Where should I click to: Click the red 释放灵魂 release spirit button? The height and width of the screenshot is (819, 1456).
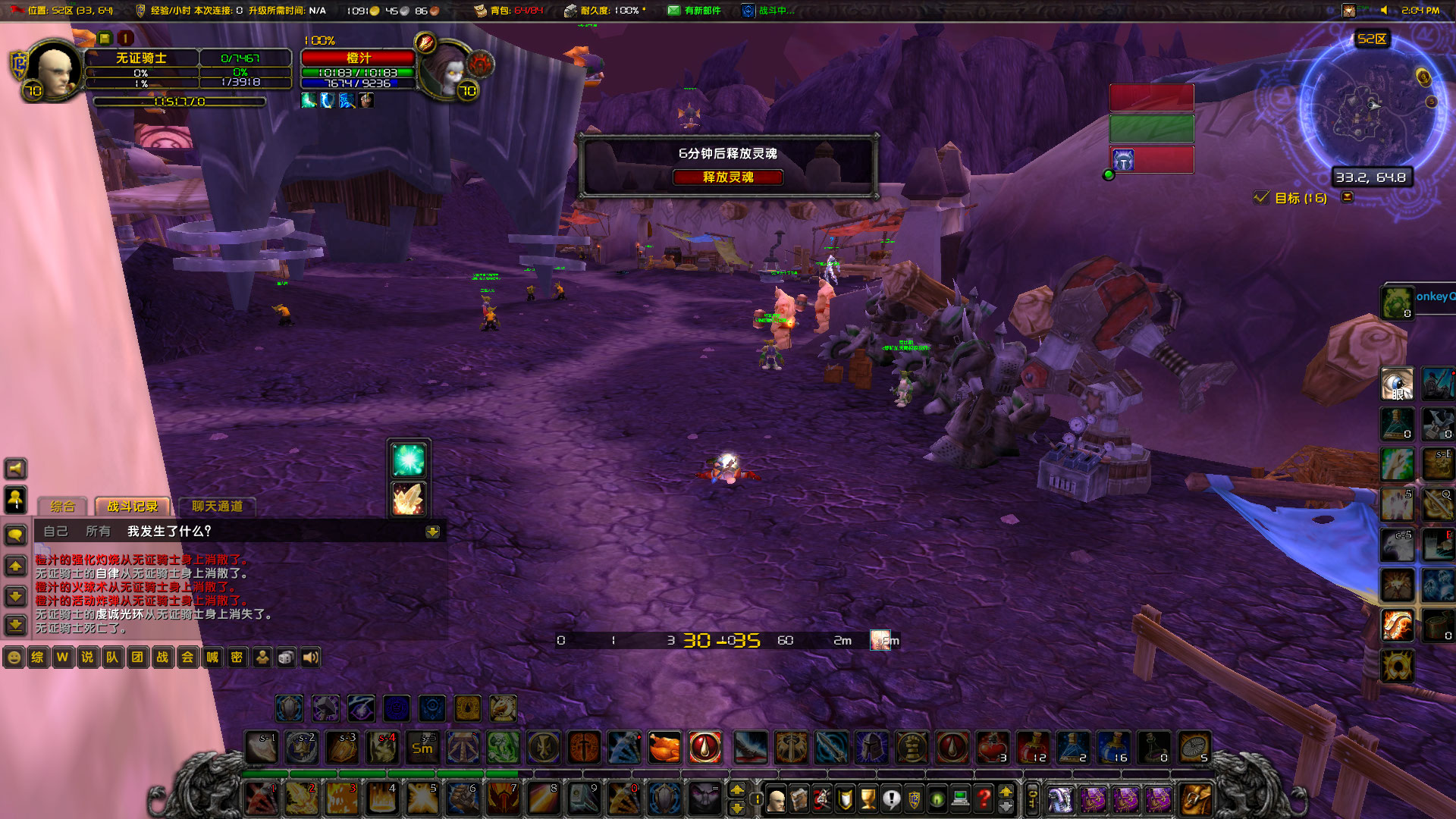[727, 177]
